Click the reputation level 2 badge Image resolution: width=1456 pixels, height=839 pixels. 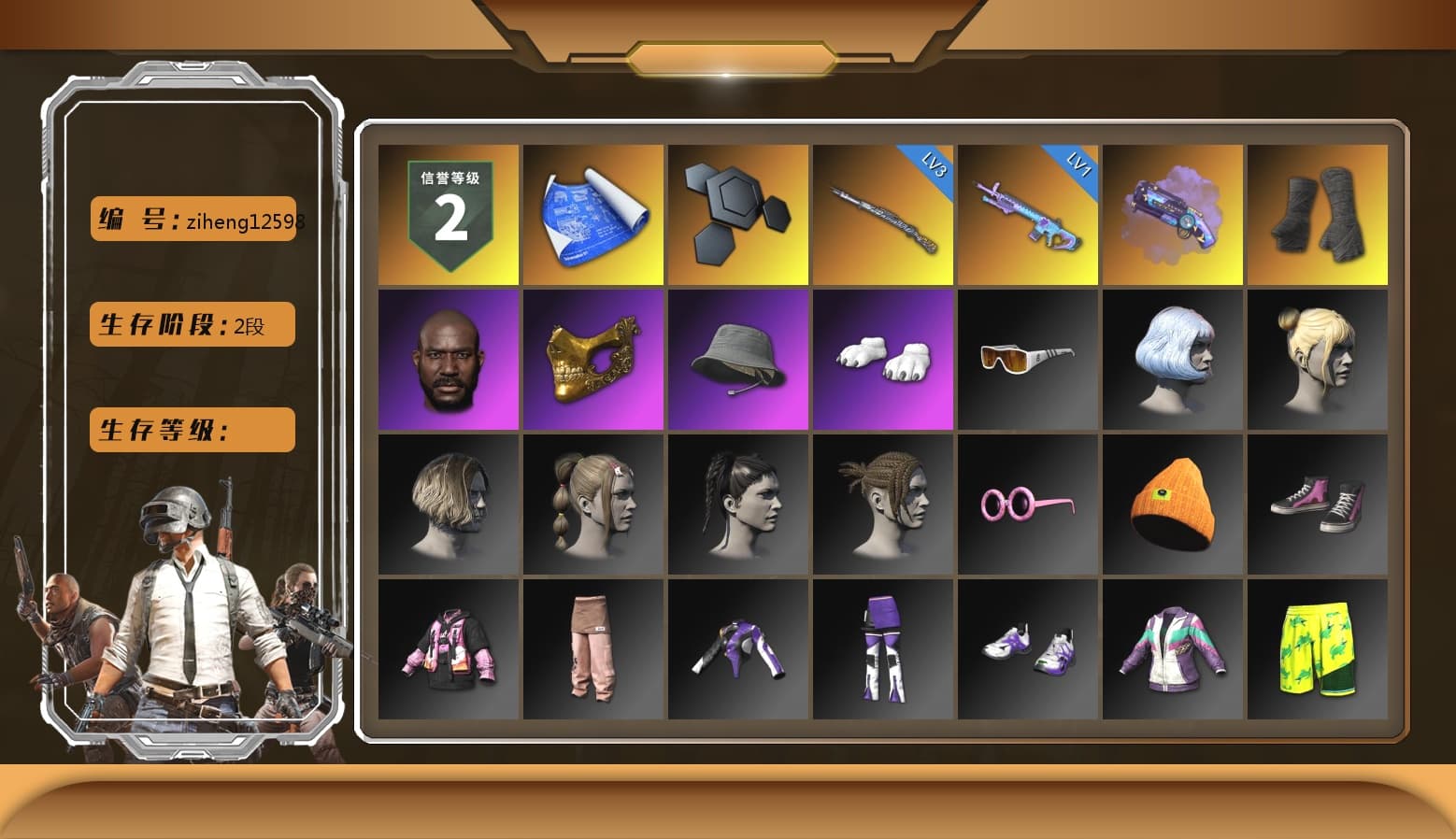point(447,213)
